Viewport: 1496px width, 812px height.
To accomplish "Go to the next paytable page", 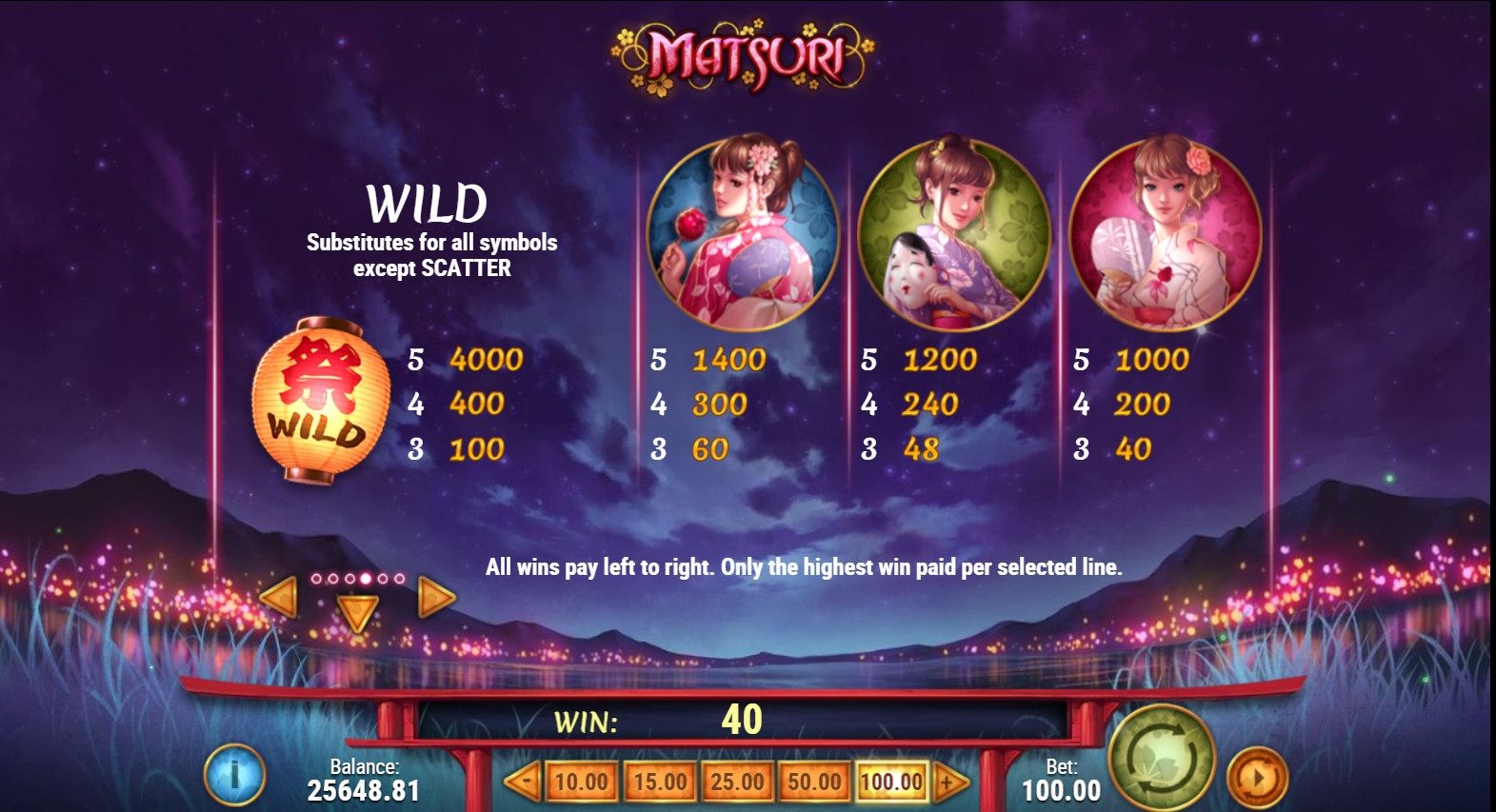I will [436, 598].
